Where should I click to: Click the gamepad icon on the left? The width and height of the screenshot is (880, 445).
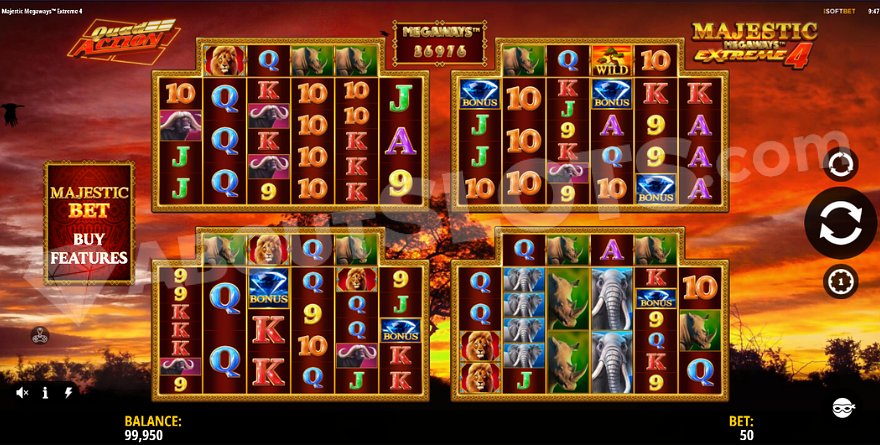coord(40,335)
